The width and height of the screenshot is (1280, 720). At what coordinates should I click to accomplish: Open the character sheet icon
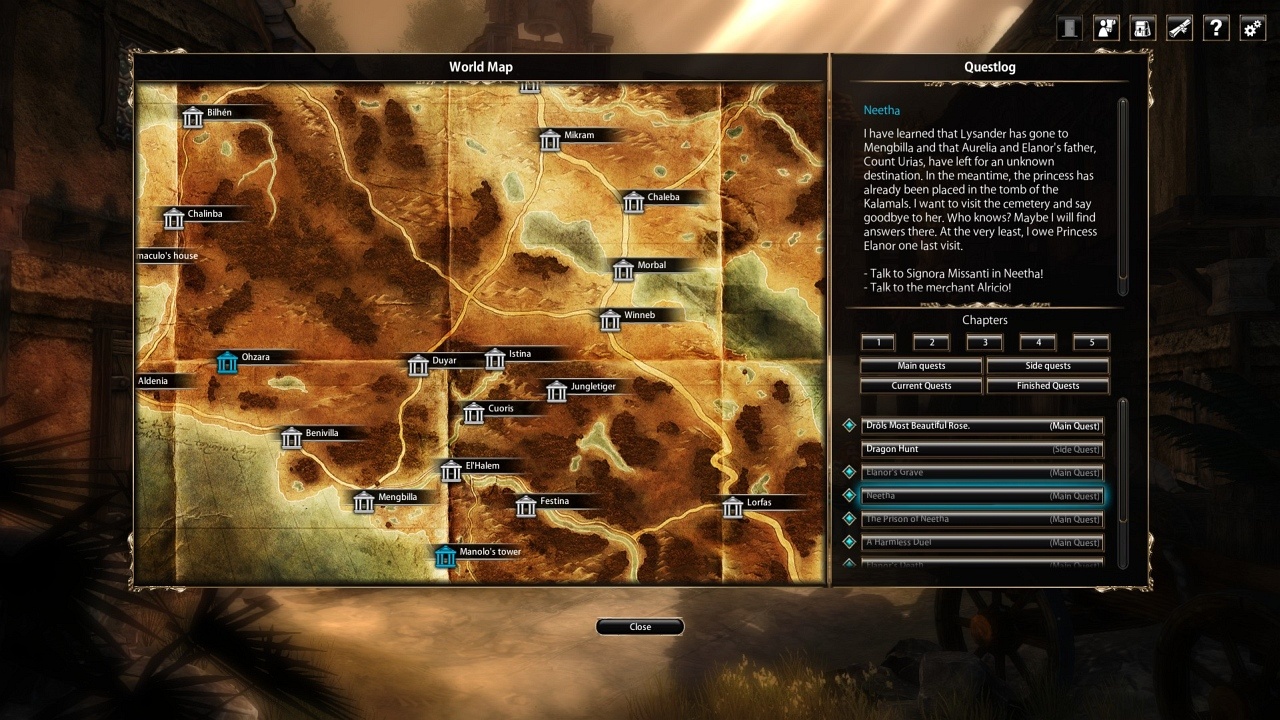pyautogui.click(x=1105, y=28)
